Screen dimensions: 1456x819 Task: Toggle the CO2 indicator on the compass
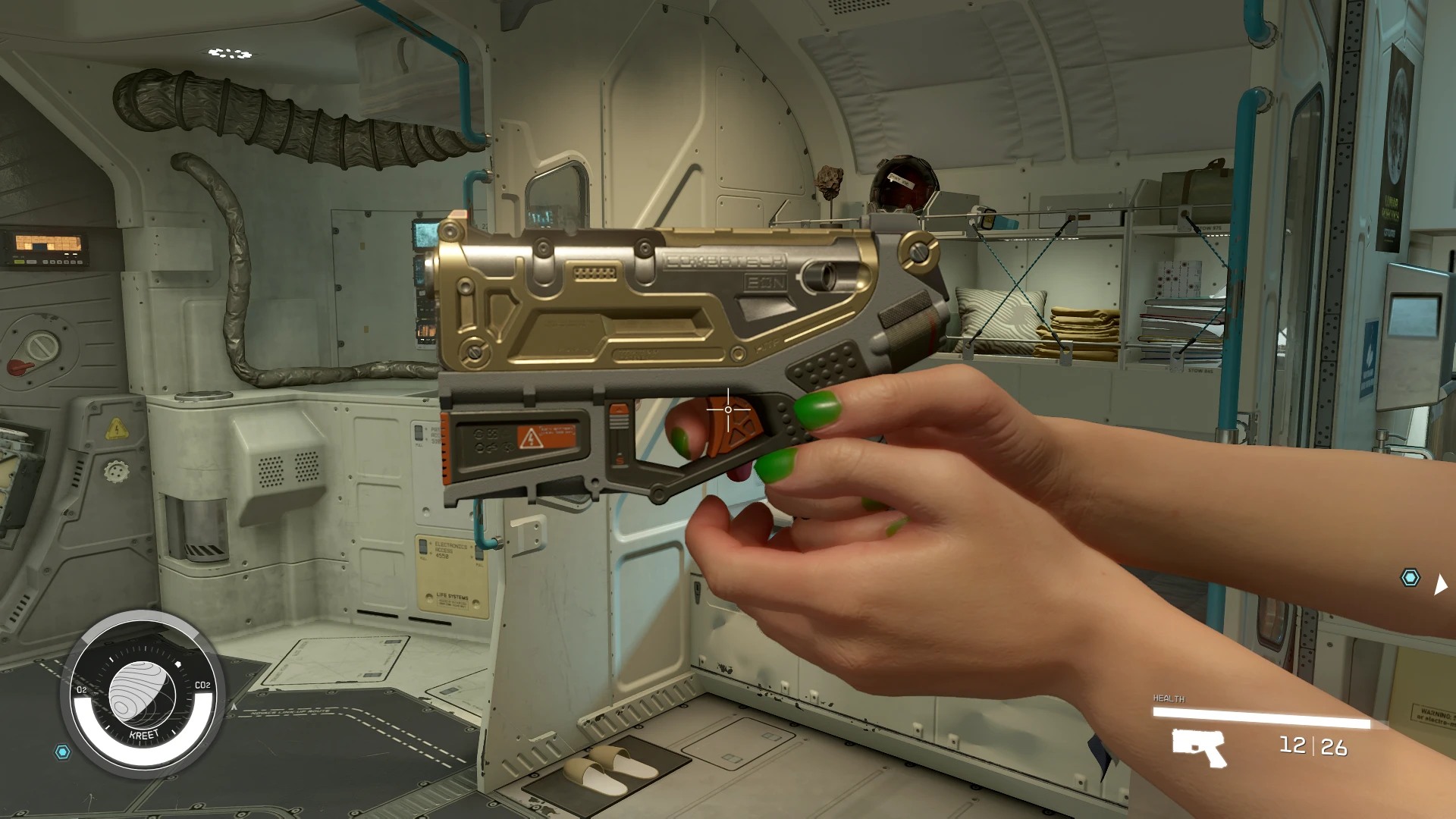coord(202,686)
